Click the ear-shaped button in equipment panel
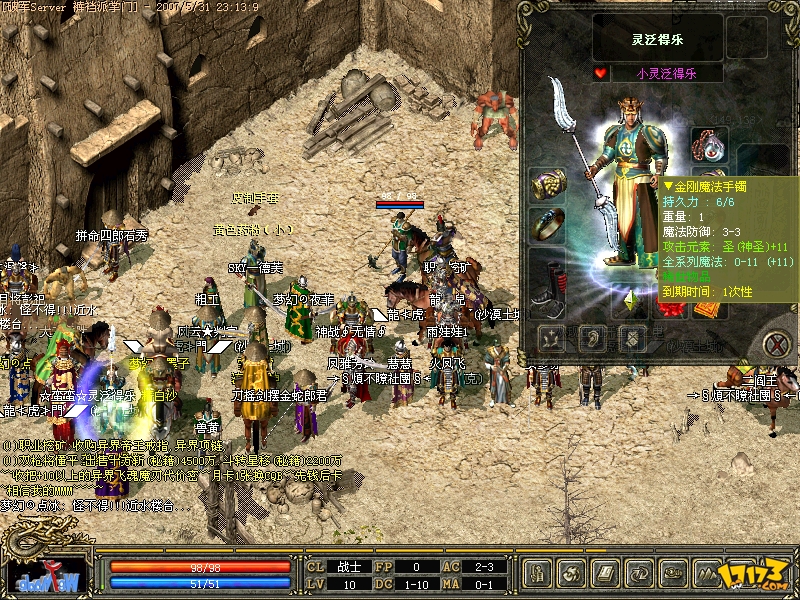This screenshot has width=800, height=600. click(x=591, y=337)
